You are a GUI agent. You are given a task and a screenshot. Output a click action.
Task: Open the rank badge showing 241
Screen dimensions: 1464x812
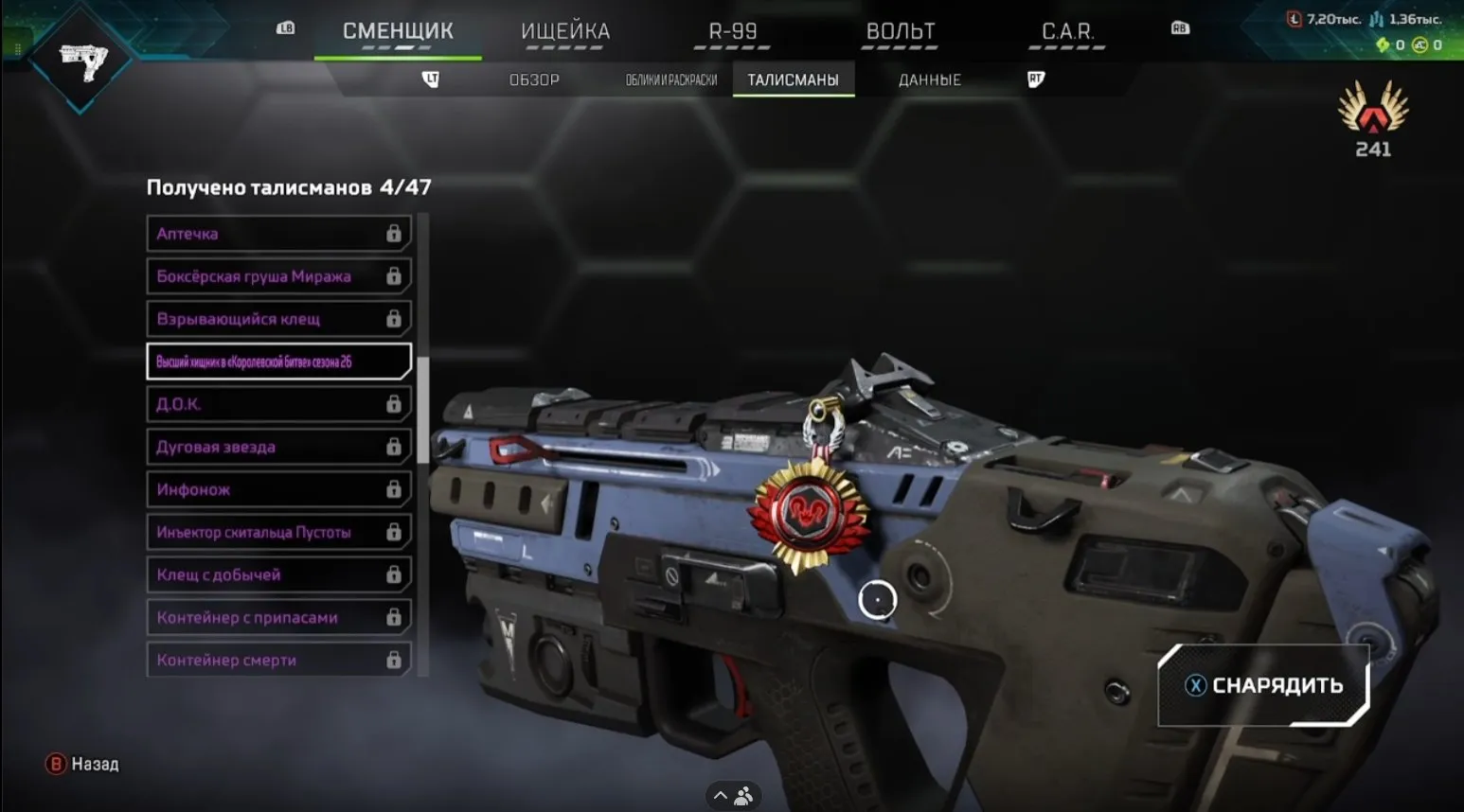[1373, 123]
